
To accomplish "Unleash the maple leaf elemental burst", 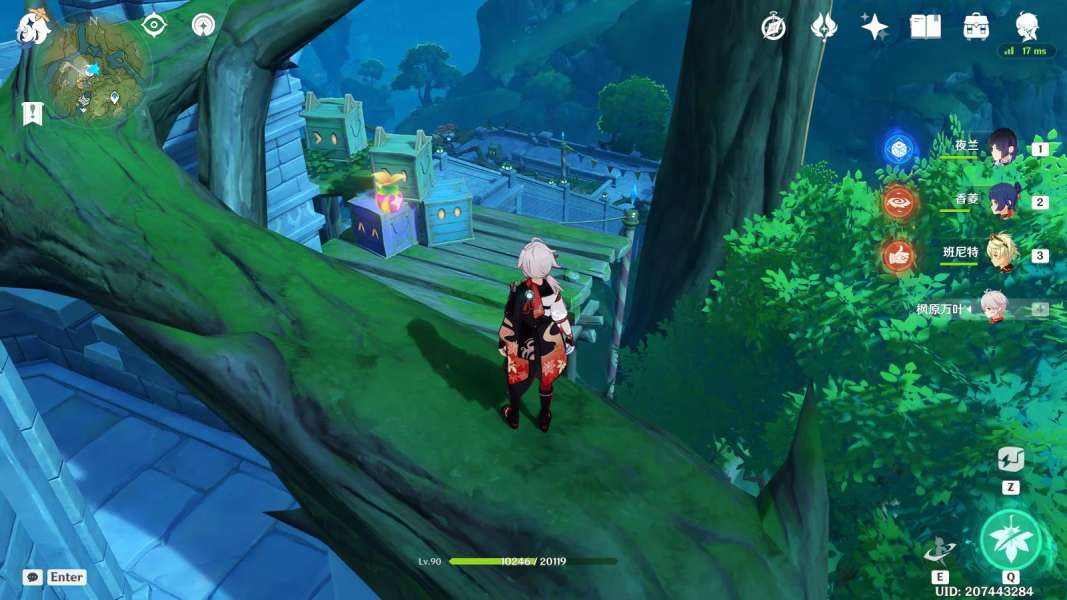I will [x=1010, y=540].
